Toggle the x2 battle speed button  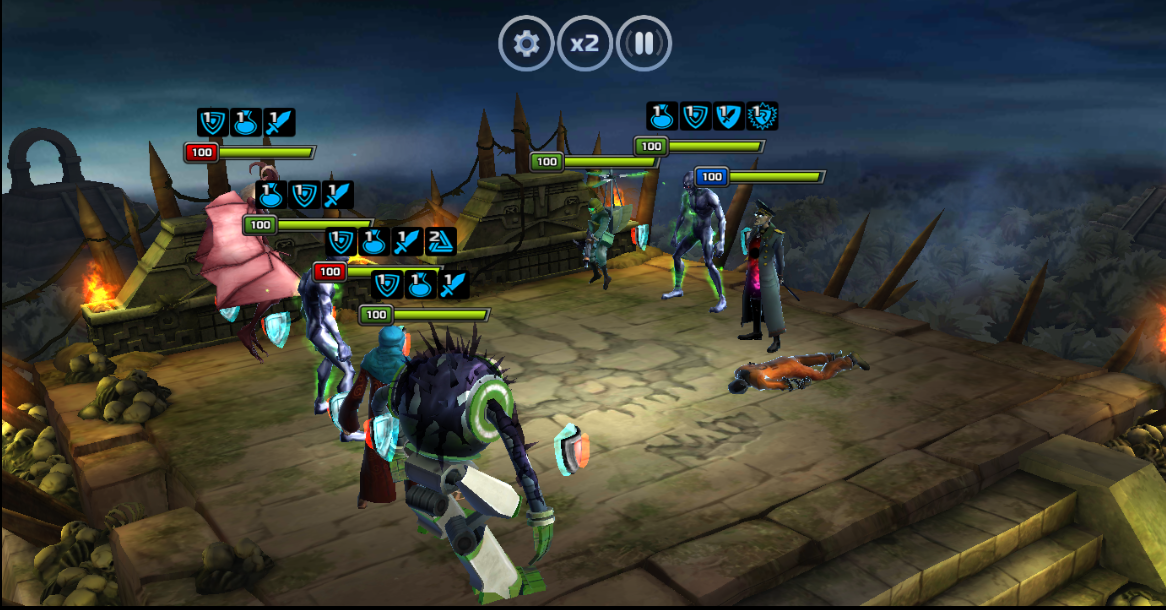click(x=585, y=43)
